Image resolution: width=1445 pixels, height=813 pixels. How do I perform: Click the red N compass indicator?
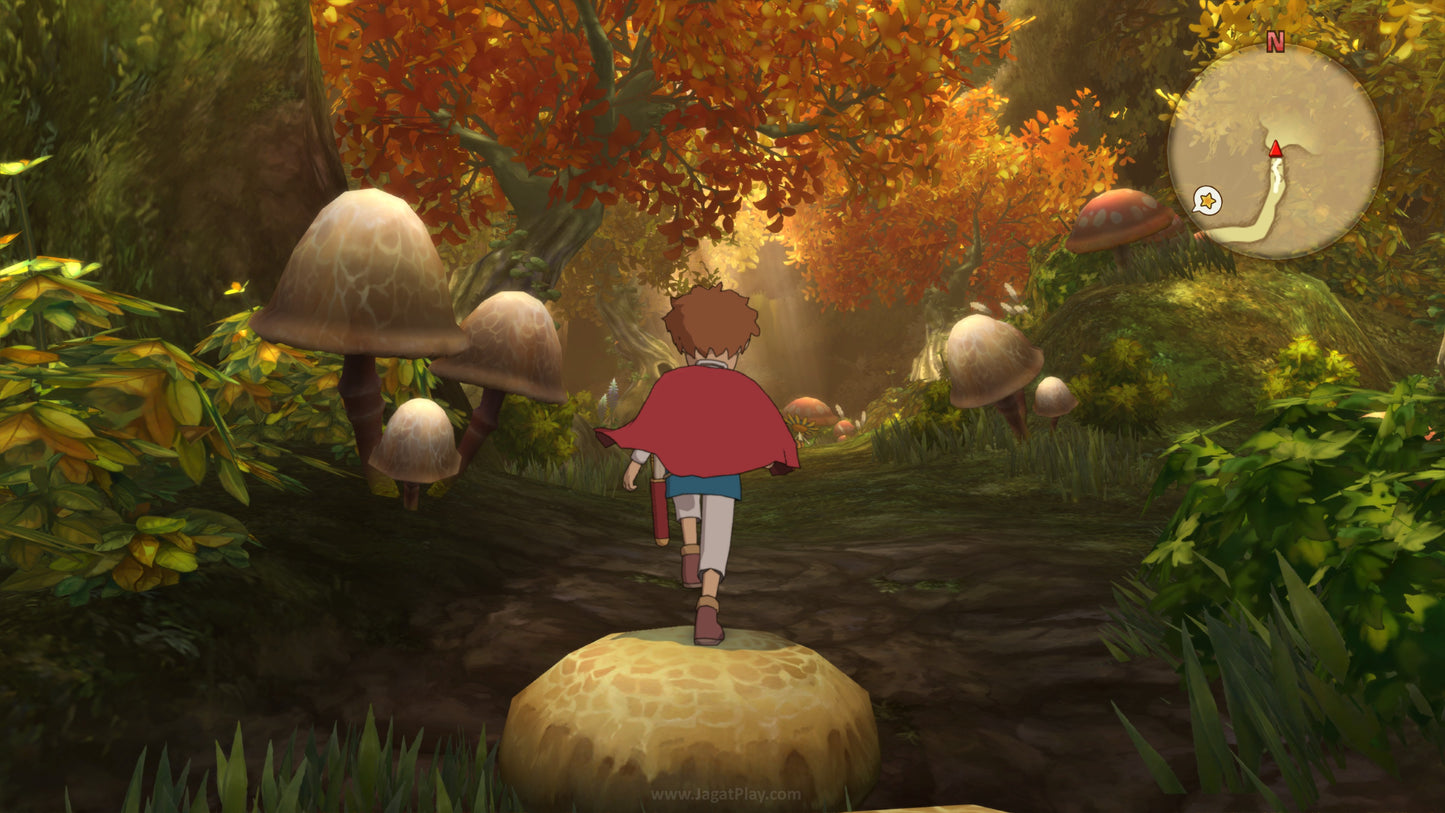click(1274, 43)
